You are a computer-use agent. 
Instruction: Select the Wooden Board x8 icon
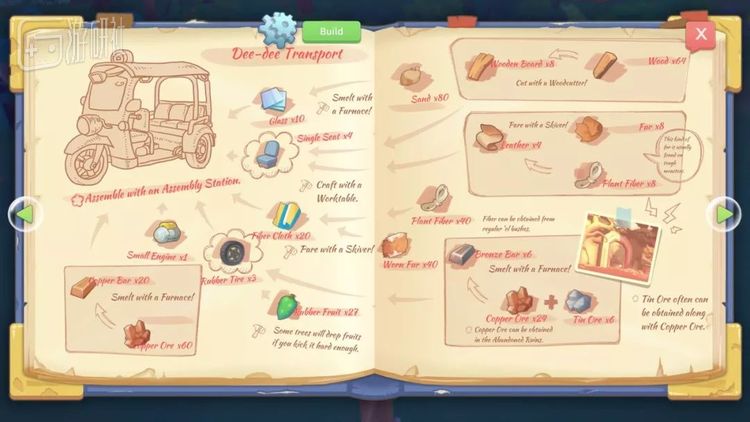coord(481,65)
